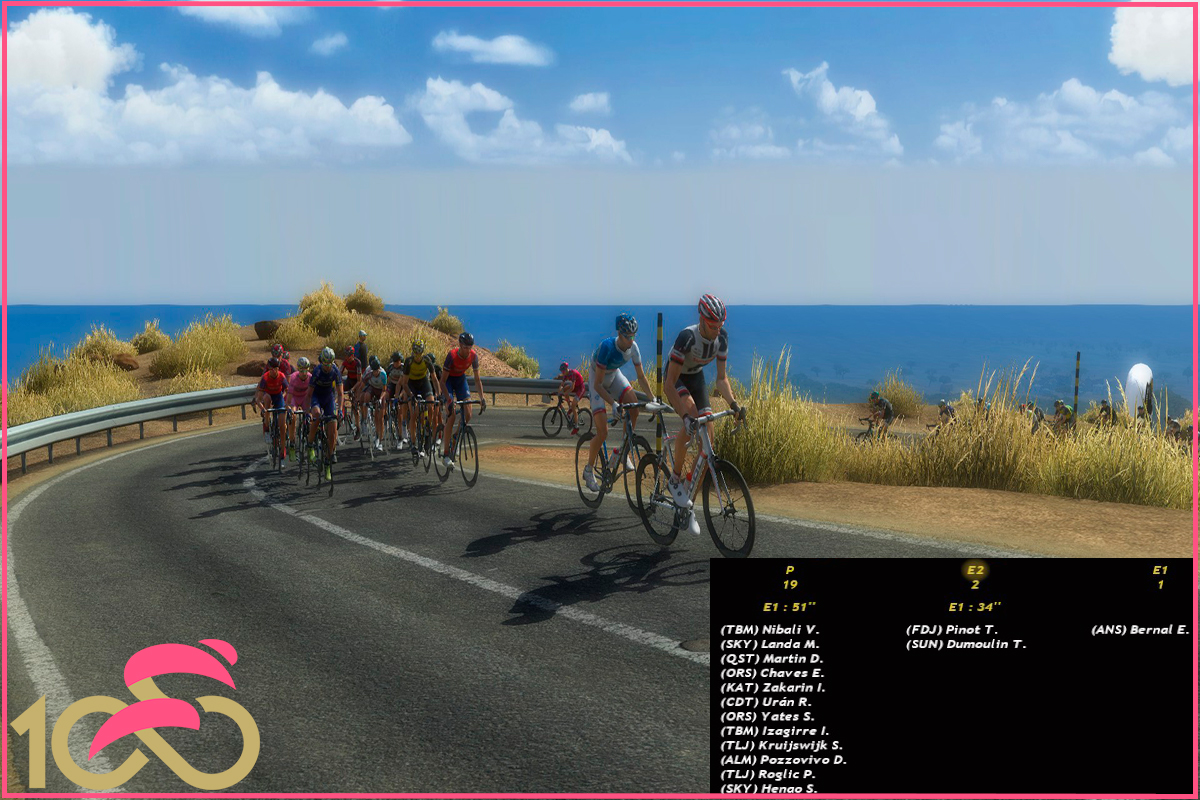Choose the E1 breakaway group header
This screenshot has height=800, width=1200.
pos(1160,570)
